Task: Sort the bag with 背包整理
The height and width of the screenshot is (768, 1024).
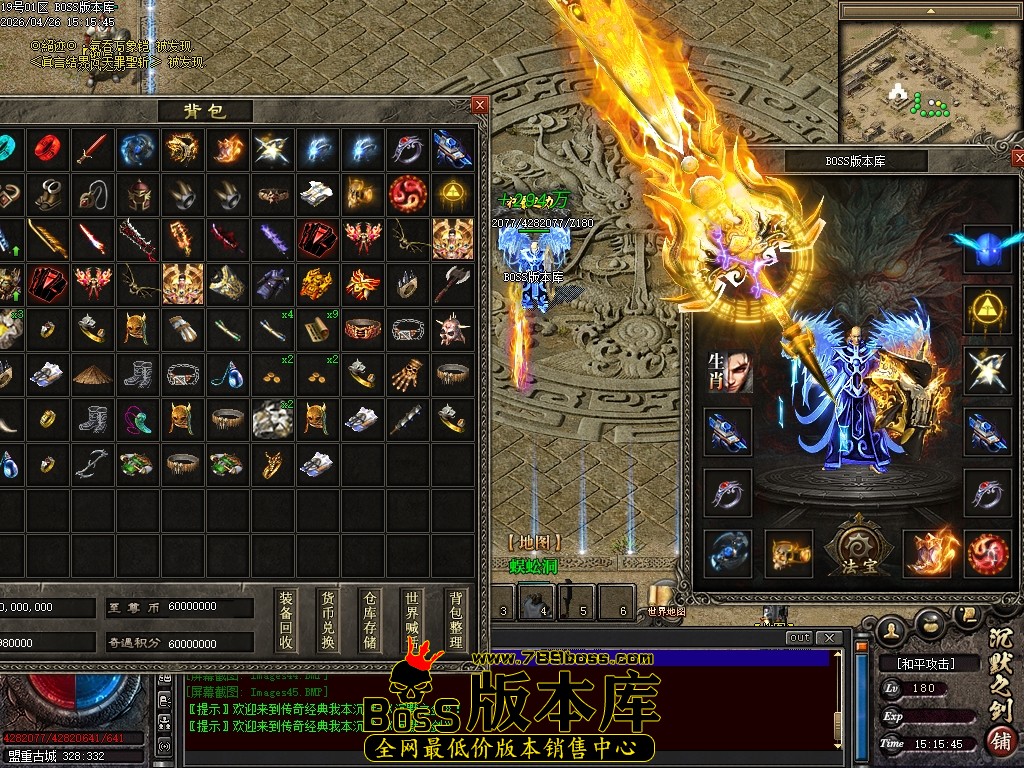Action: [x=456, y=620]
